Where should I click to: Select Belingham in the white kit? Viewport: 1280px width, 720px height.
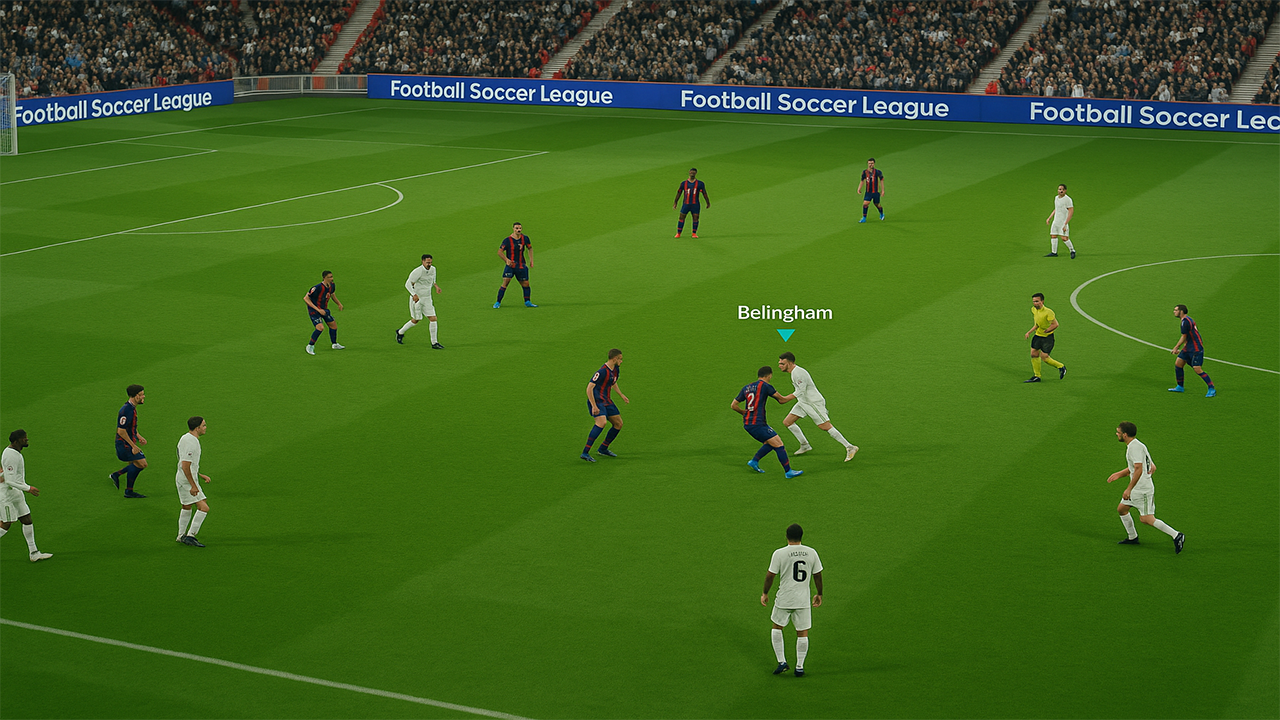pyautogui.click(x=808, y=400)
